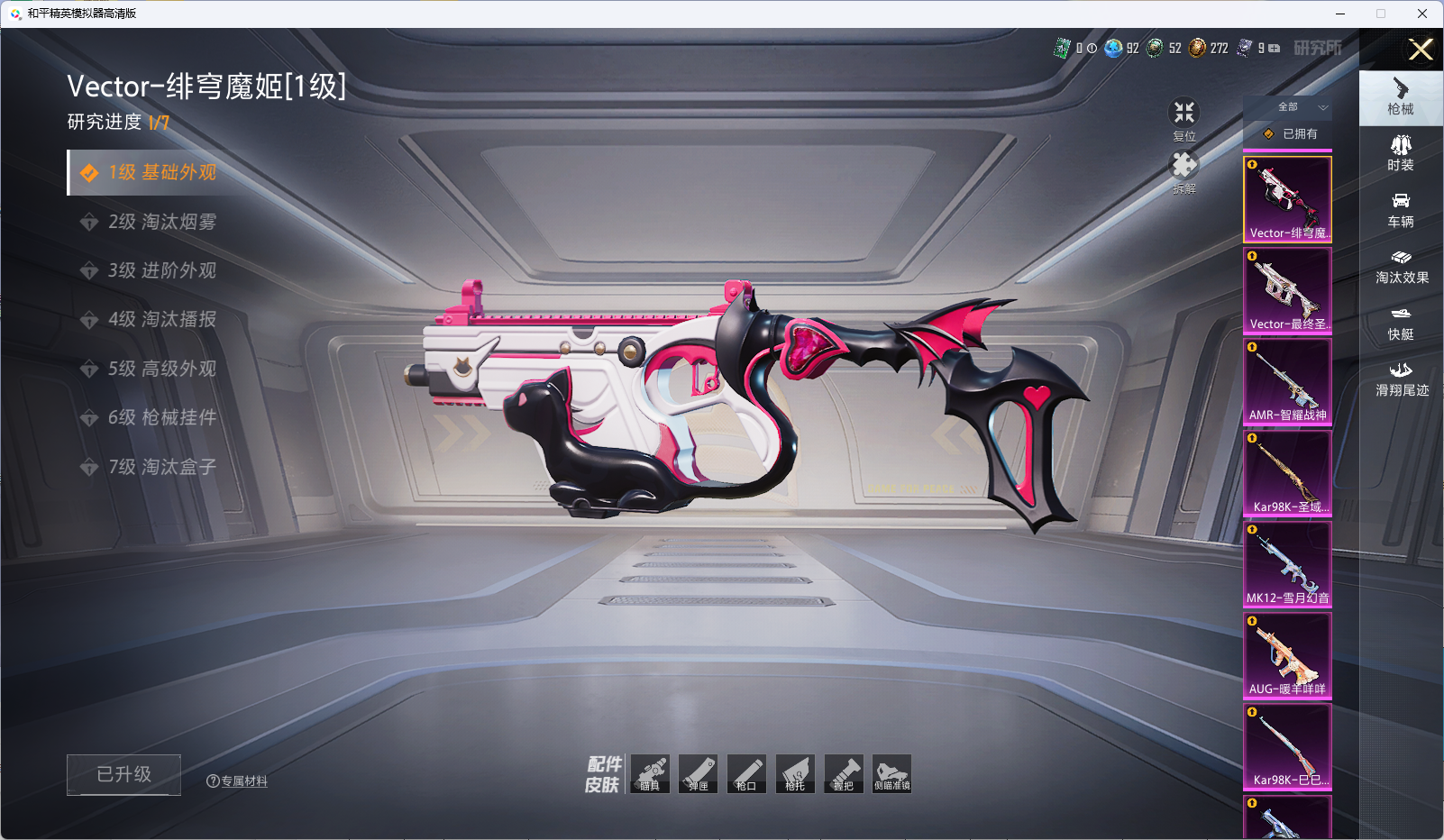Screen dimensions: 1444x840
Task: Switch to the 时装 outfit category
Action: (x=1401, y=152)
